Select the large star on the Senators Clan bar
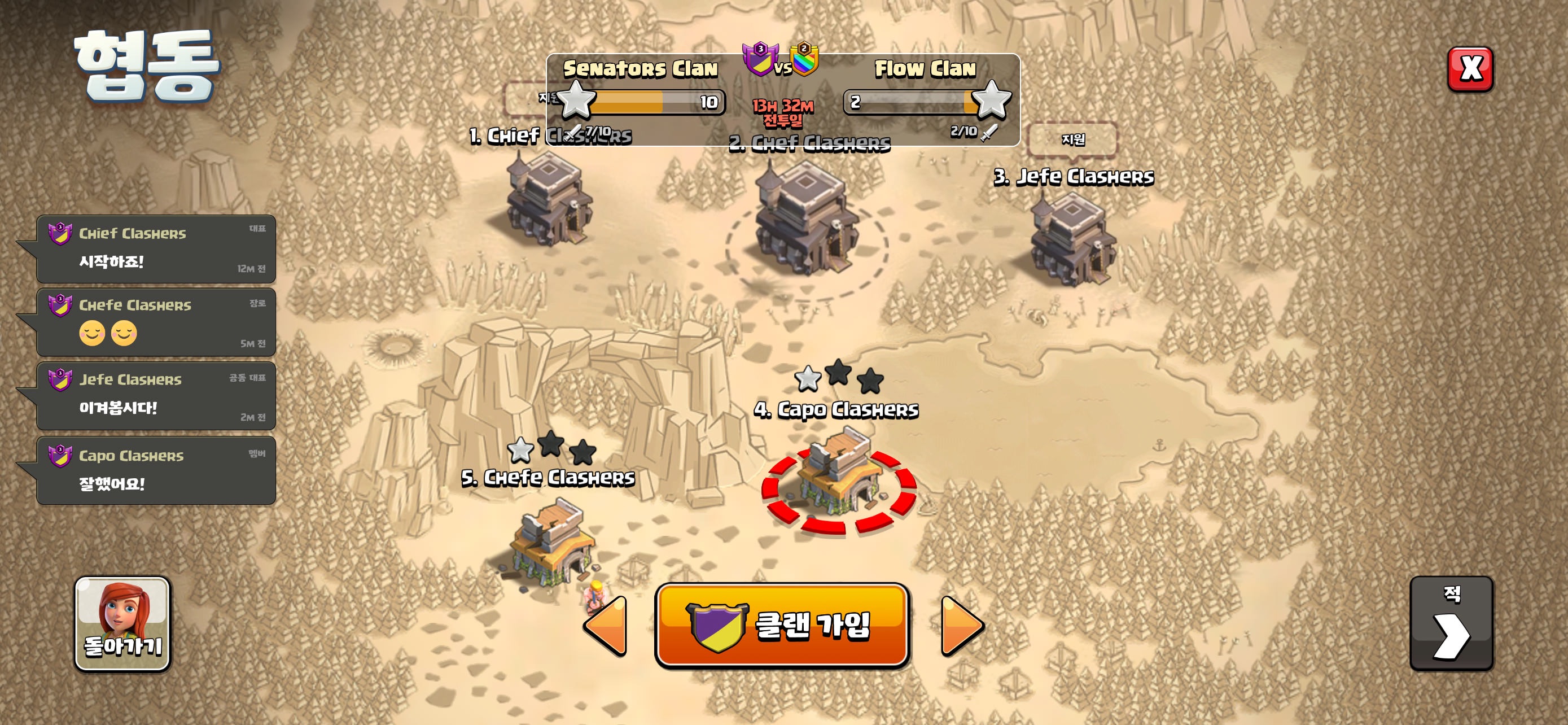 [x=577, y=102]
